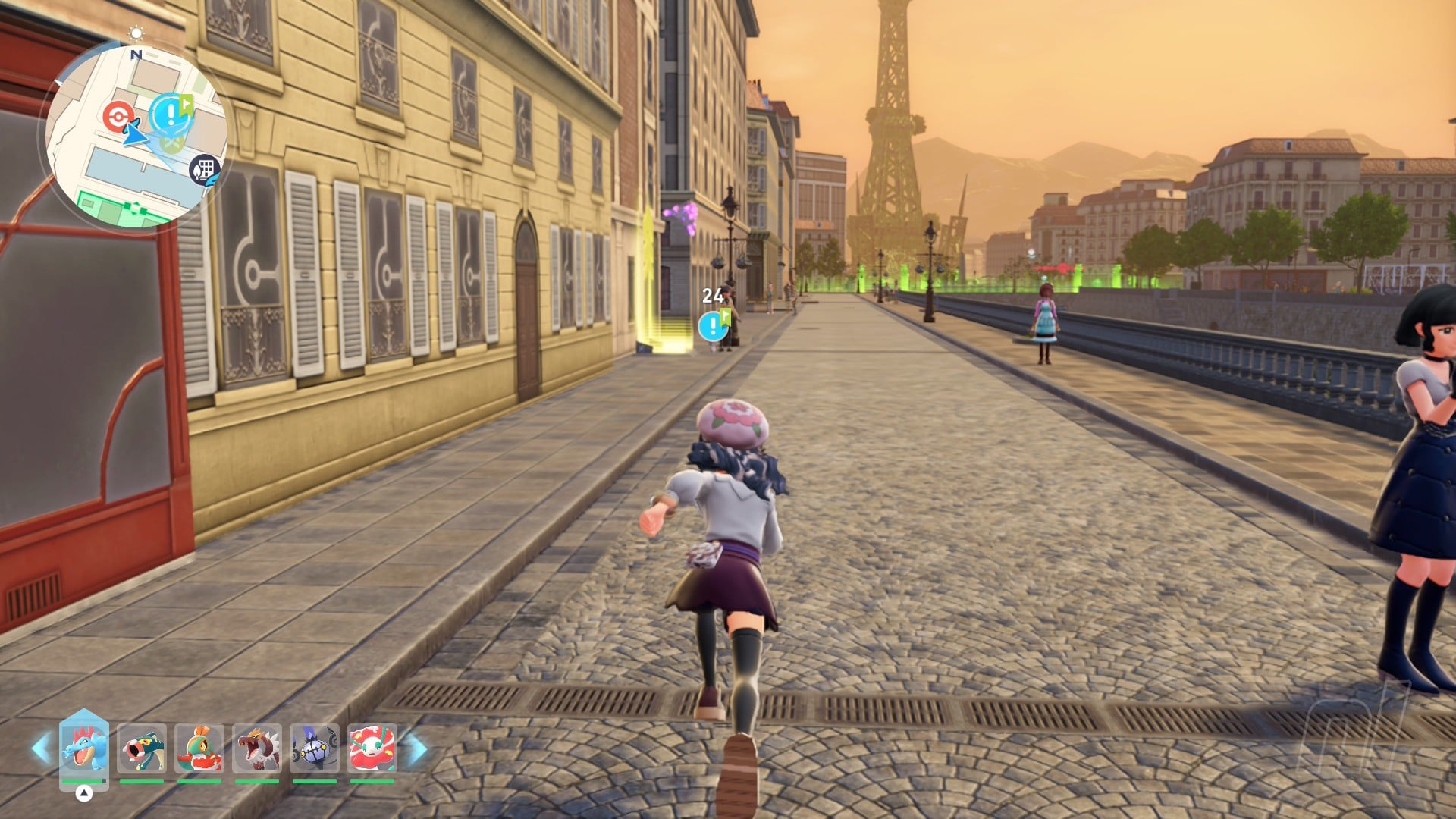Image resolution: width=1456 pixels, height=819 pixels.
Task: Click the party bar's left arrow
Action: (41, 748)
